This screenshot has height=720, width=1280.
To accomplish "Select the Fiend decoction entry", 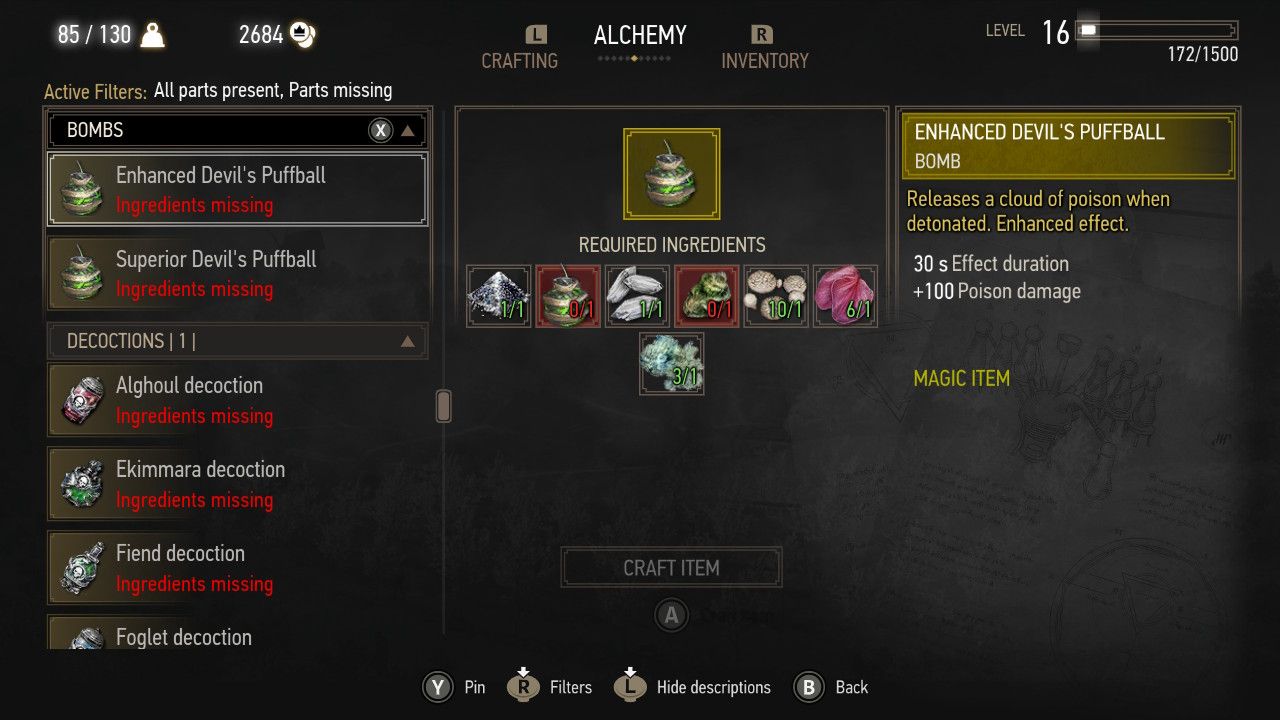I will (237, 568).
